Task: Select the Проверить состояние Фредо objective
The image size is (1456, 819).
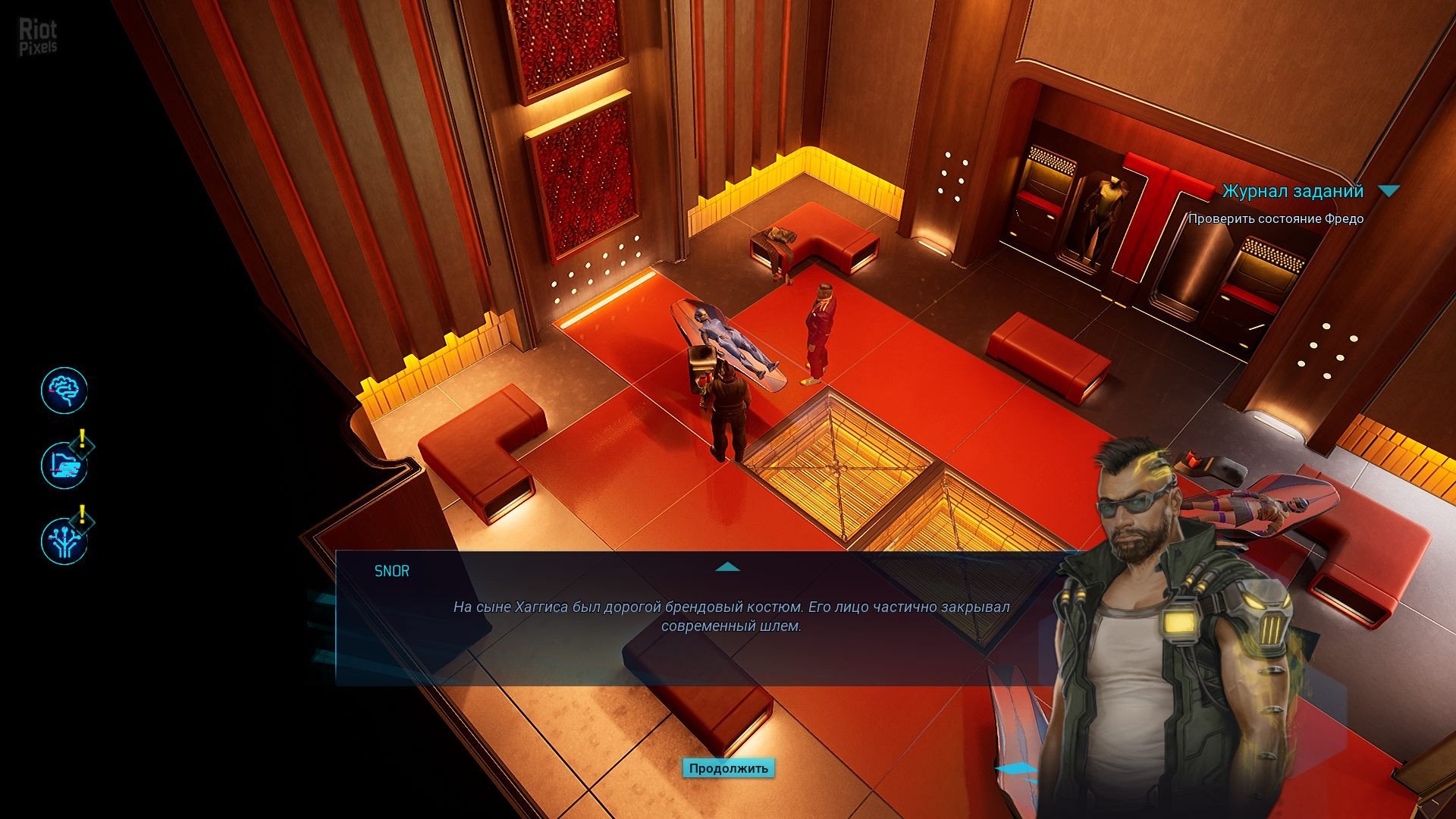Action: coord(1276,219)
